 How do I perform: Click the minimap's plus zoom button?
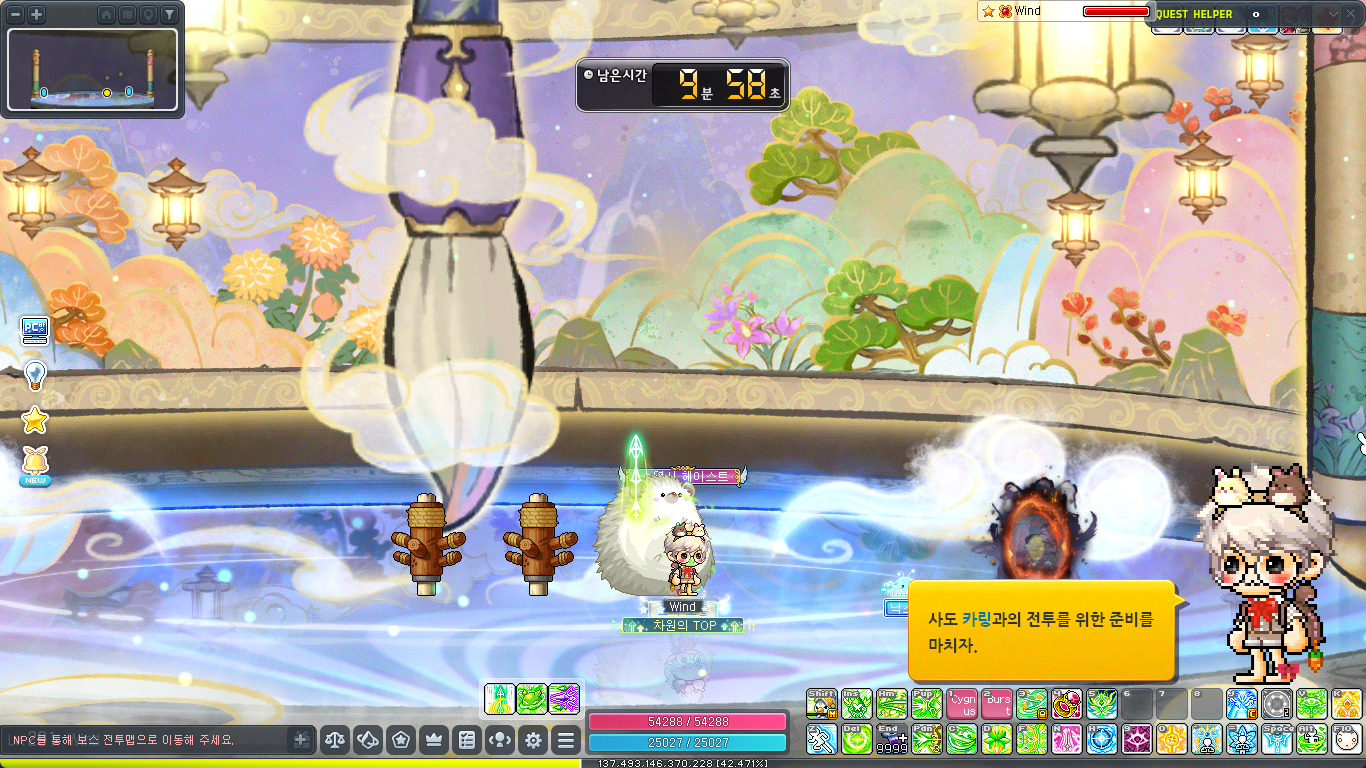click(x=36, y=14)
